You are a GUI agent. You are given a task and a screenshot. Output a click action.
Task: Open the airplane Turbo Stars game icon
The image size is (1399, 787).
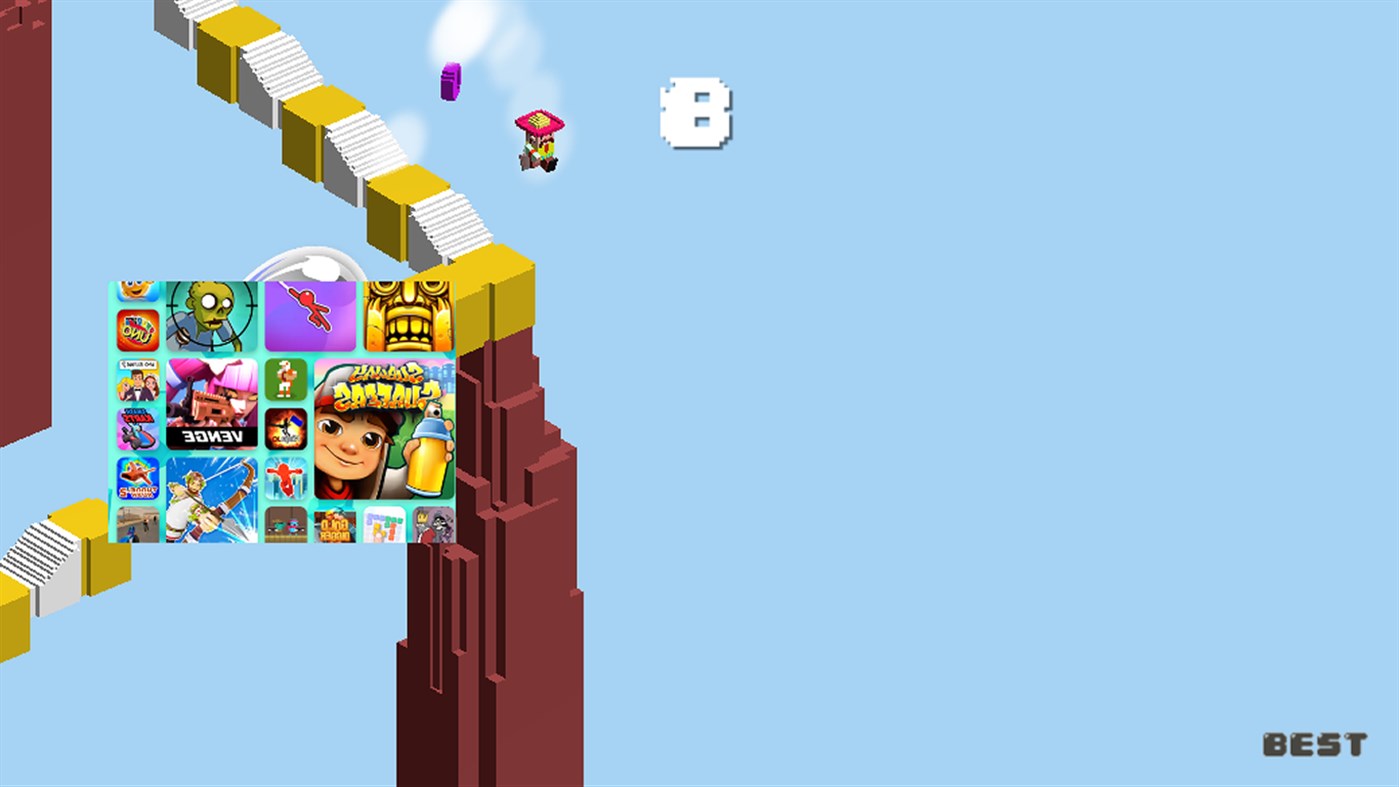coord(137,476)
